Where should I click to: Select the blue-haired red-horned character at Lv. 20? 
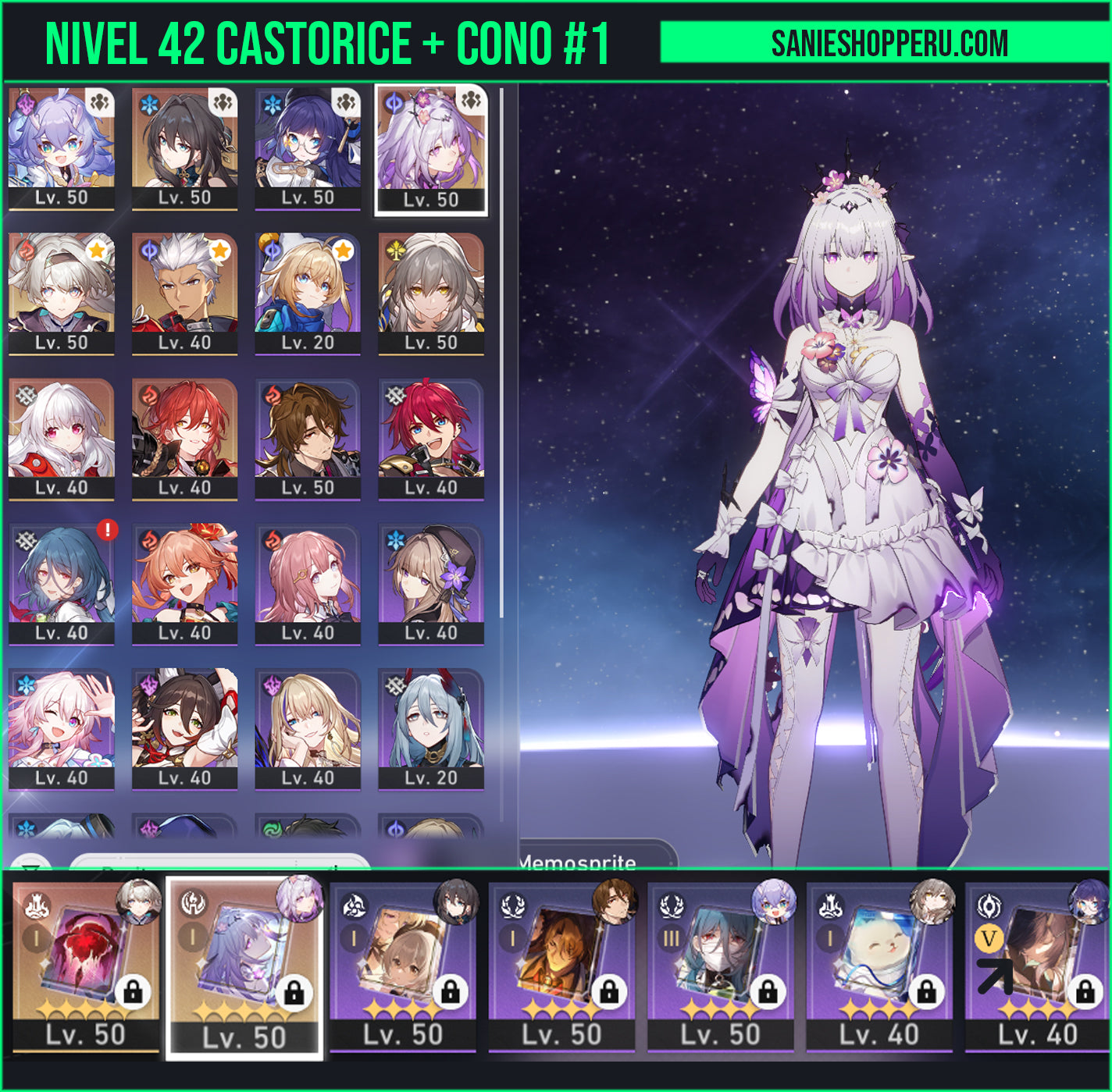point(431,728)
